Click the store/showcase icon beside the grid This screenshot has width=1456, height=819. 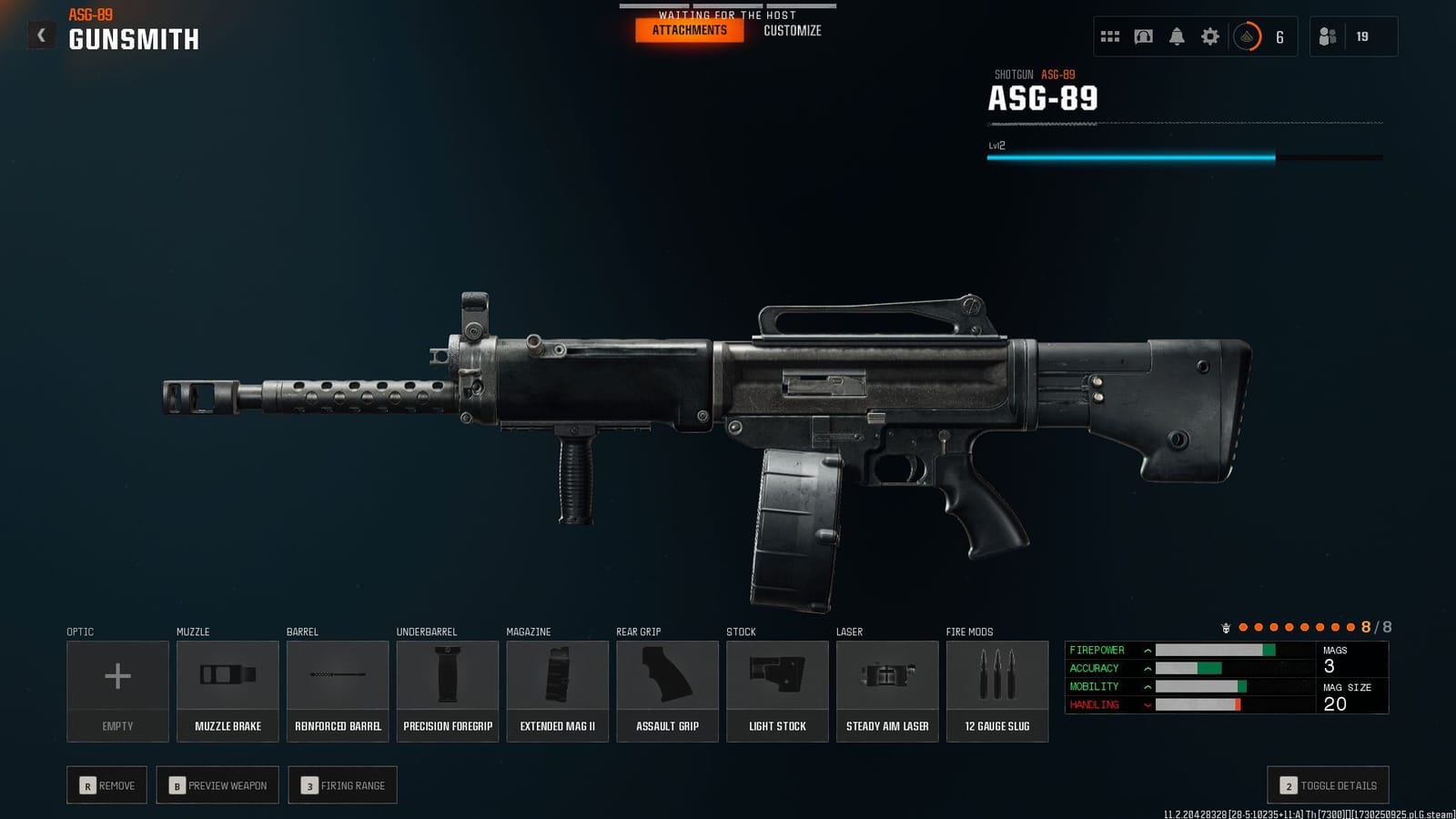click(x=1143, y=36)
